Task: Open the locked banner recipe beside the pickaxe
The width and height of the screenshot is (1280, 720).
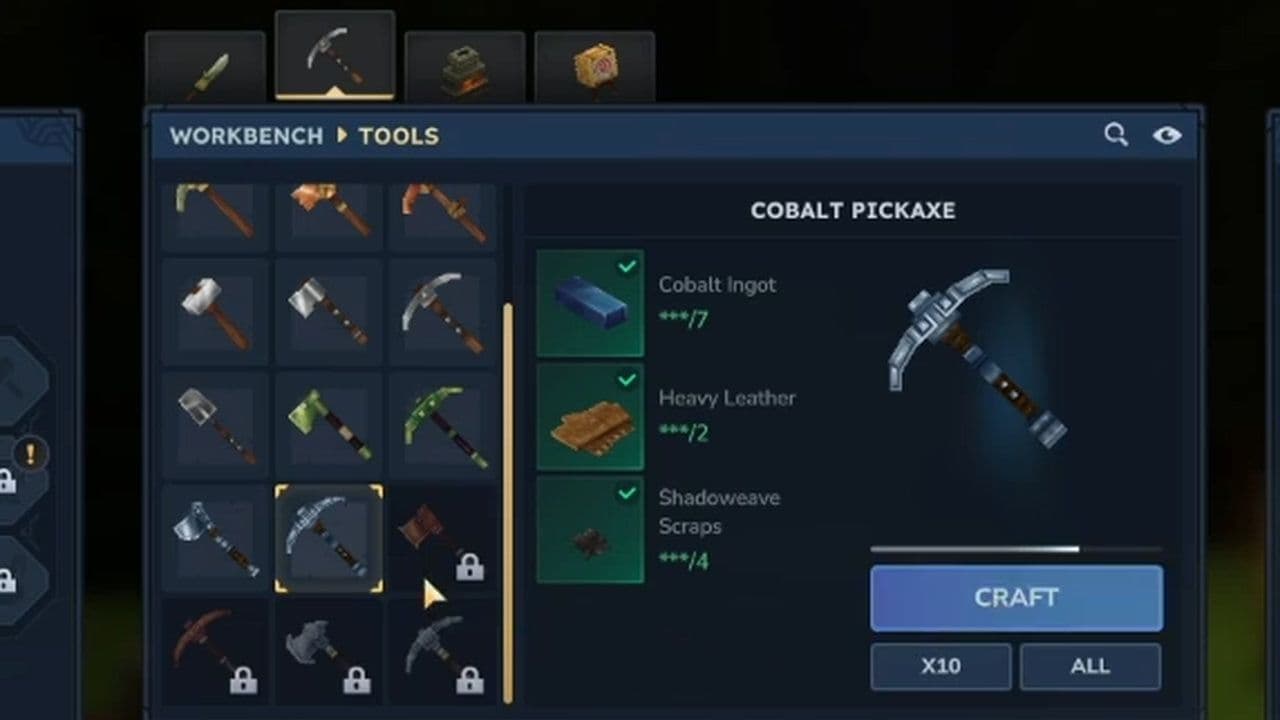Action: pyautogui.click(x=443, y=537)
